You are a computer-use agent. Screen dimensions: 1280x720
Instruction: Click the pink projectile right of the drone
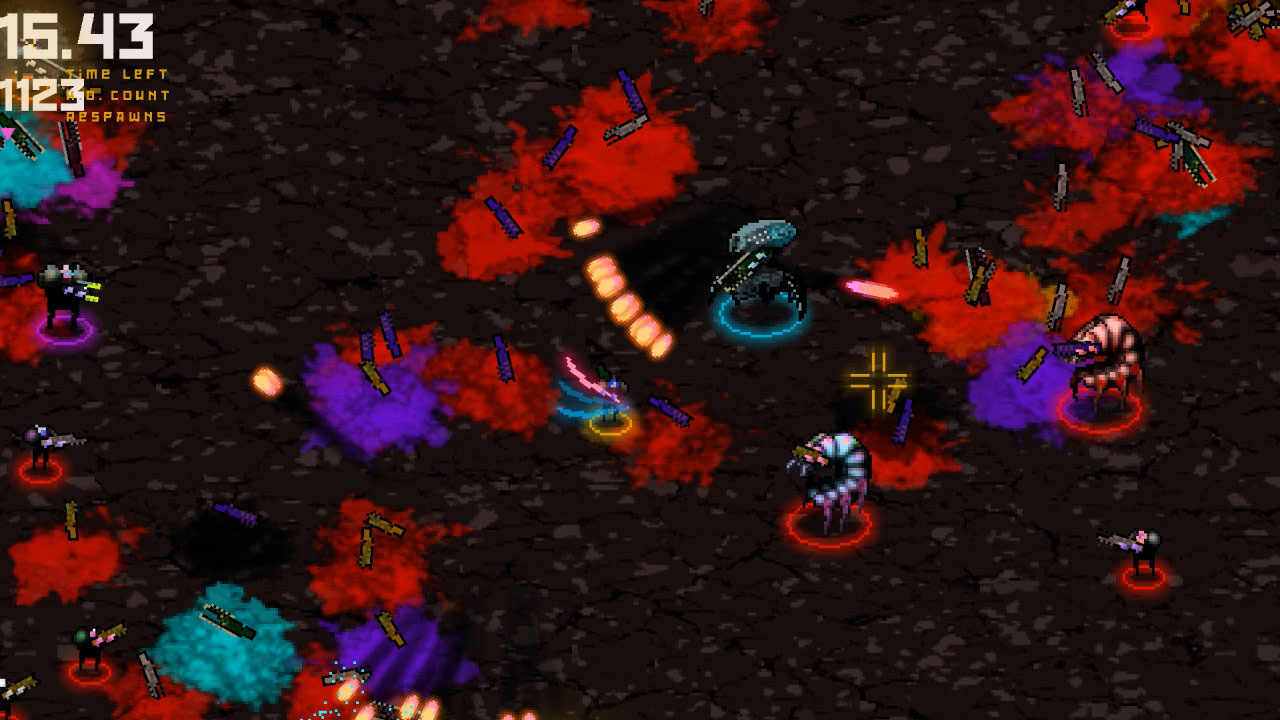[x=868, y=288]
